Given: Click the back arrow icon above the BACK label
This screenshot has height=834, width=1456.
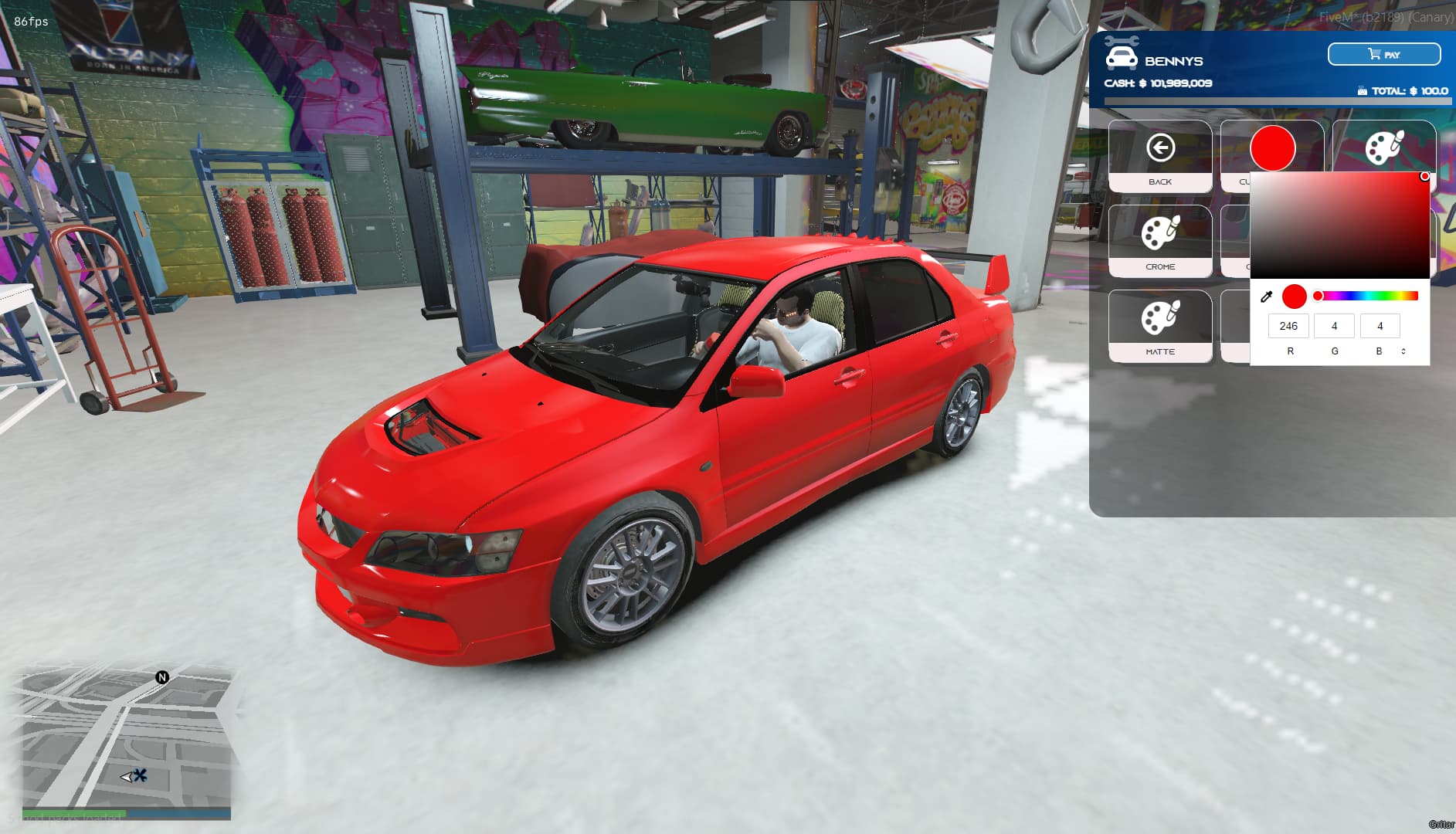Looking at the screenshot, I should [1160, 147].
